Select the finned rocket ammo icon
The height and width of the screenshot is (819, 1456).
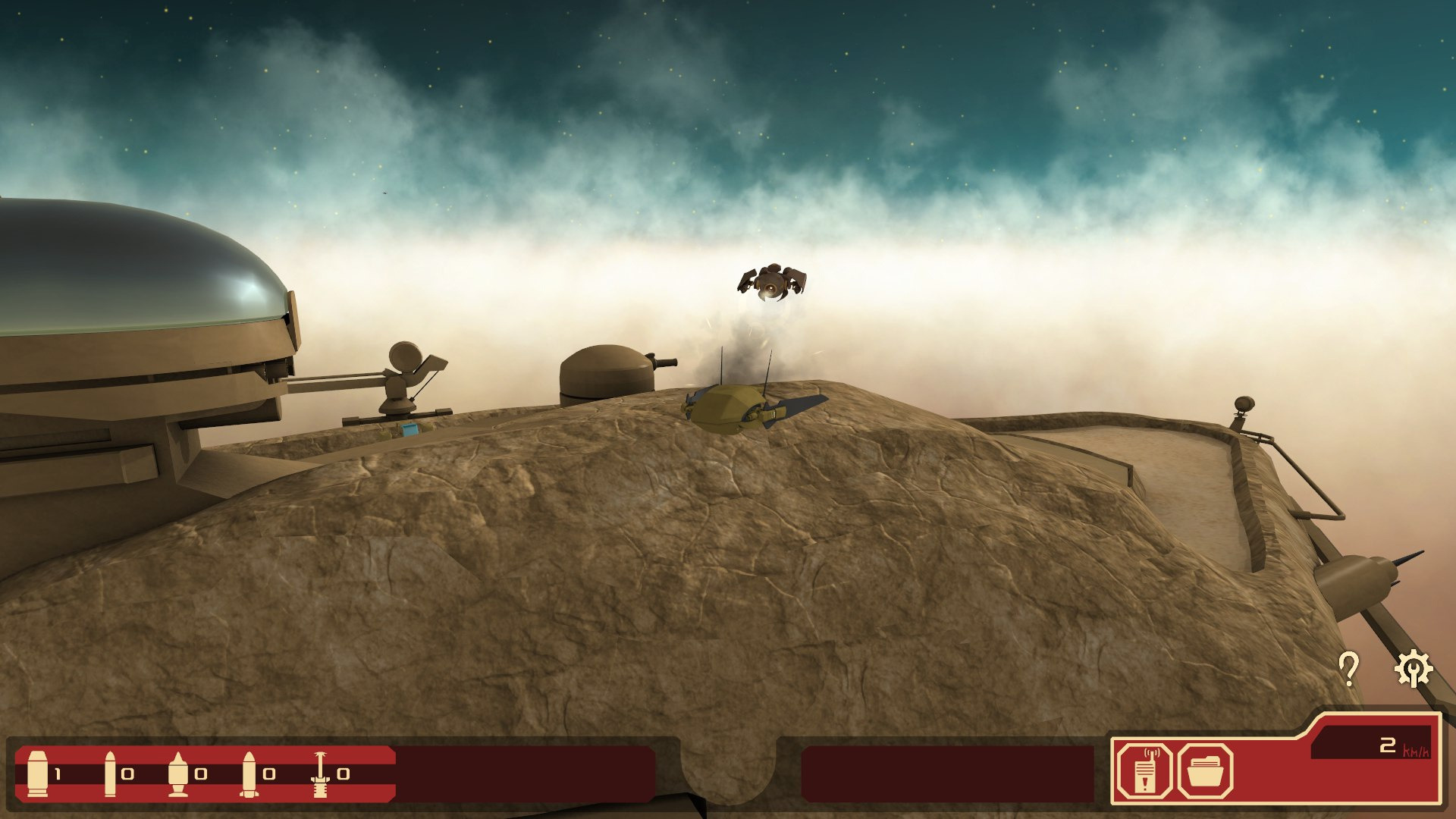[x=248, y=773]
